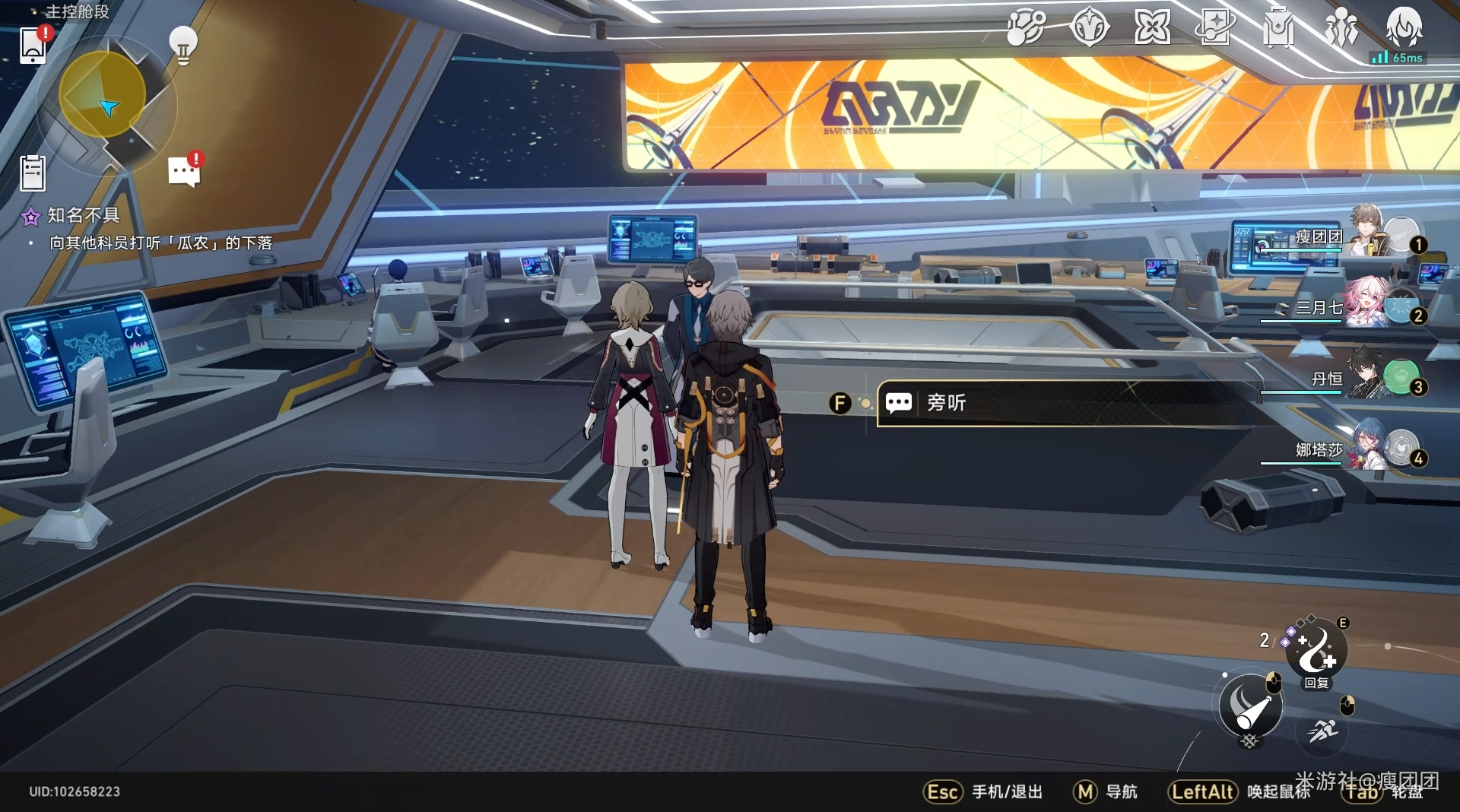Open the Nameless Honor emblem icon
This screenshot has width=1460, height=812.
tap(1089, 29)
